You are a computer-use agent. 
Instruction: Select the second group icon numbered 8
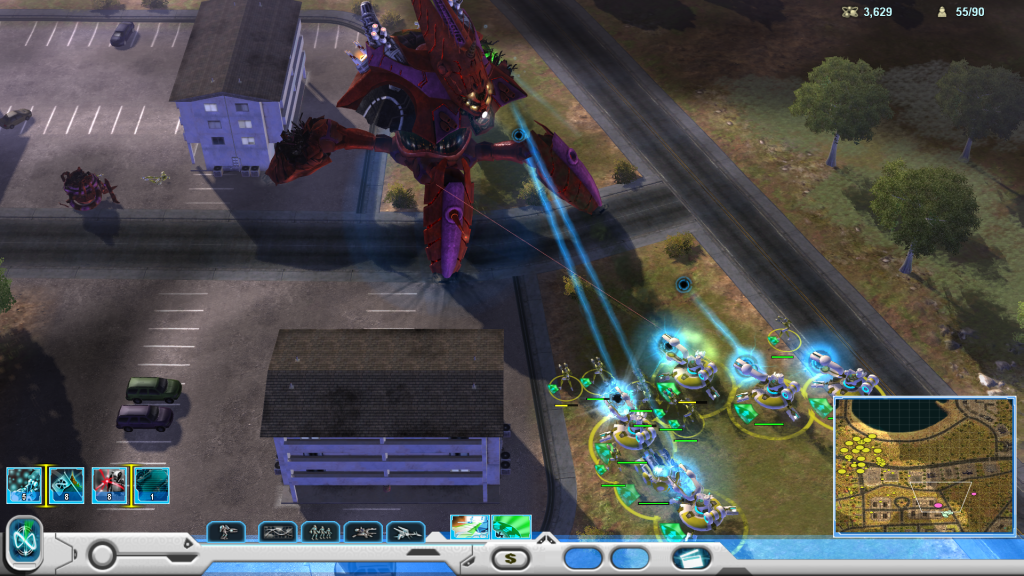(66, 485)
